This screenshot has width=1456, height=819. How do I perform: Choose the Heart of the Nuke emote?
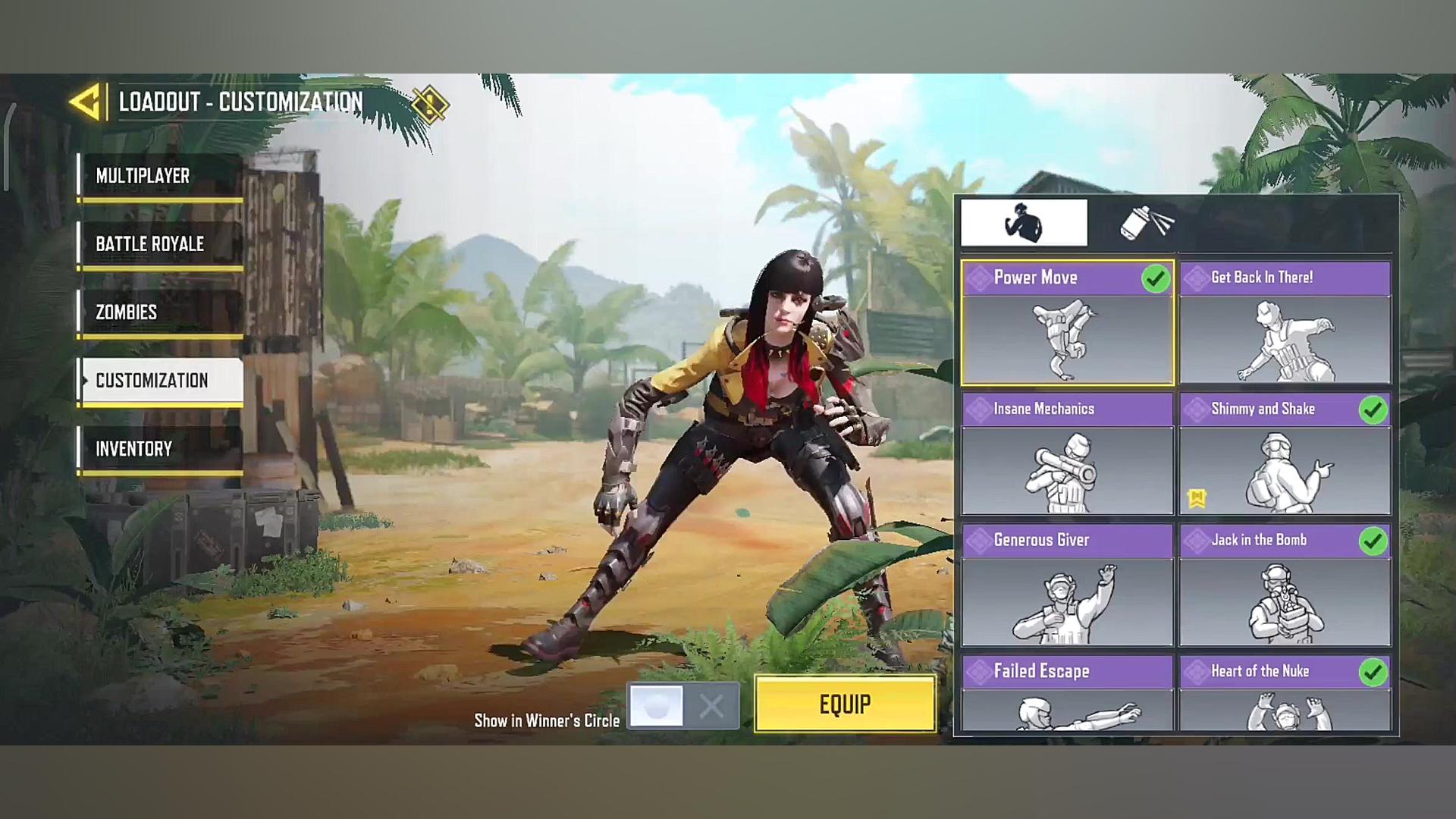1285,694
